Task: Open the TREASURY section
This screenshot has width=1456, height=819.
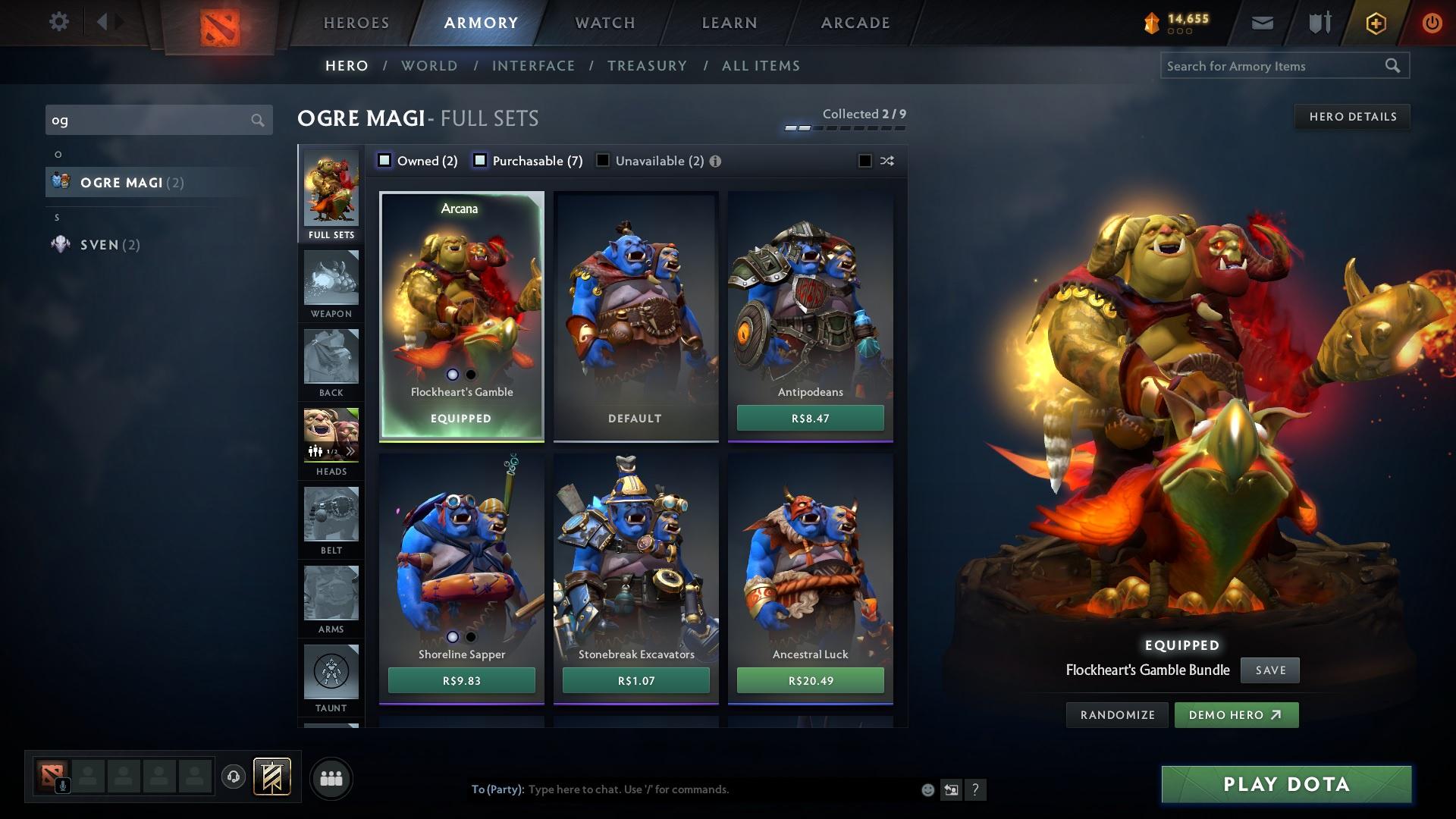Action: point(647,66)
